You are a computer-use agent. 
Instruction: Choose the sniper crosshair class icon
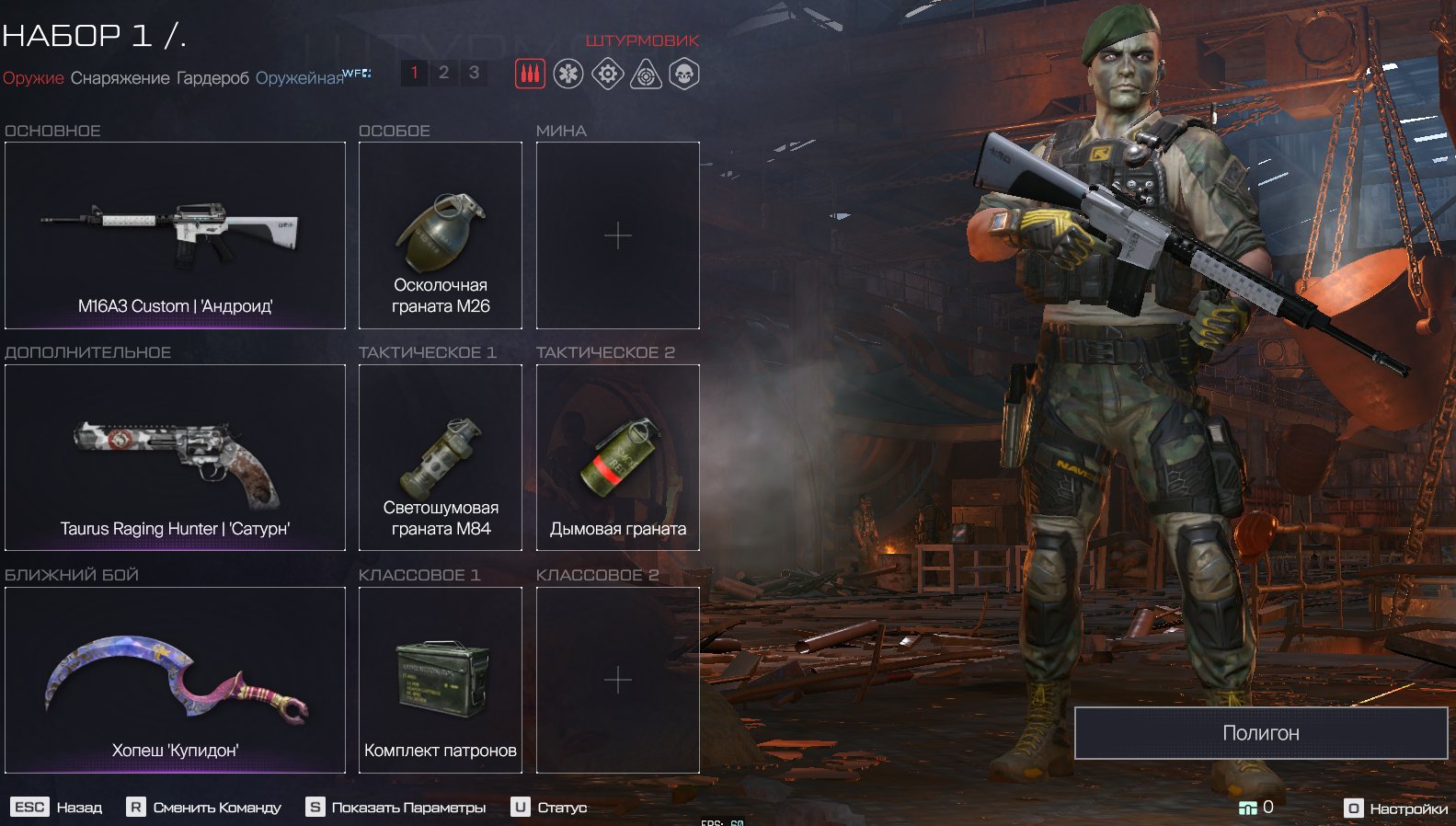[646, 74]
